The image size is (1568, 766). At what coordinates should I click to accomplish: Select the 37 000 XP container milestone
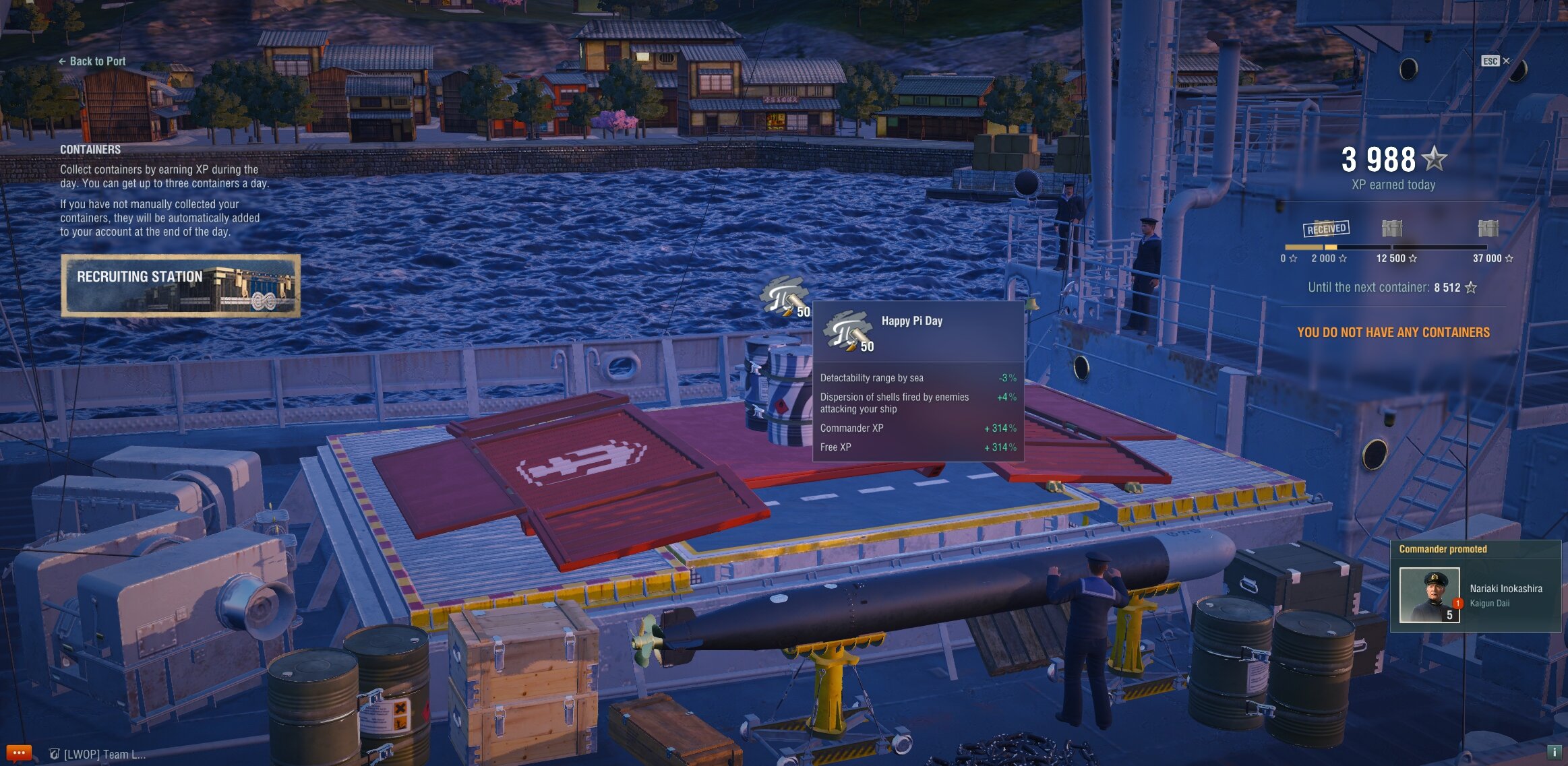(x=1488, y=229)
